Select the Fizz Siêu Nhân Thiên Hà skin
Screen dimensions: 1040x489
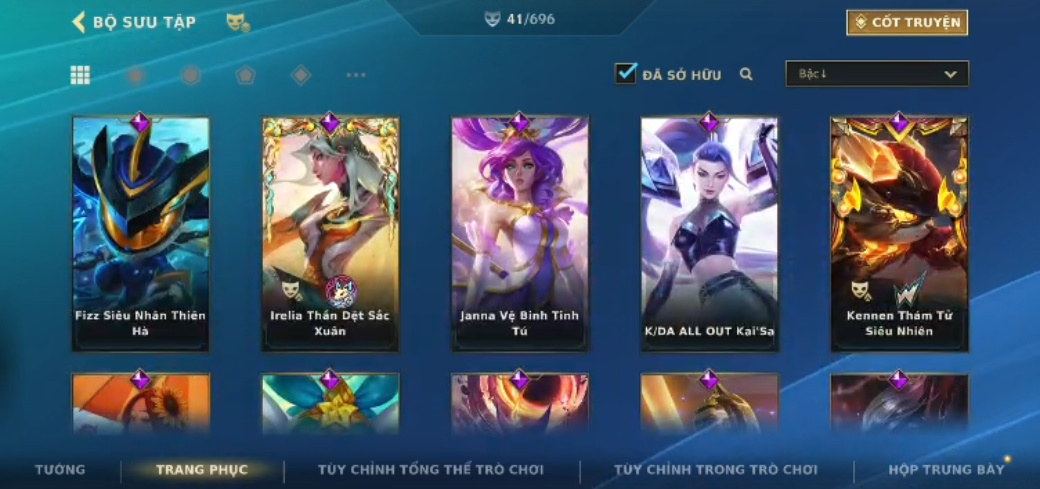141,235
